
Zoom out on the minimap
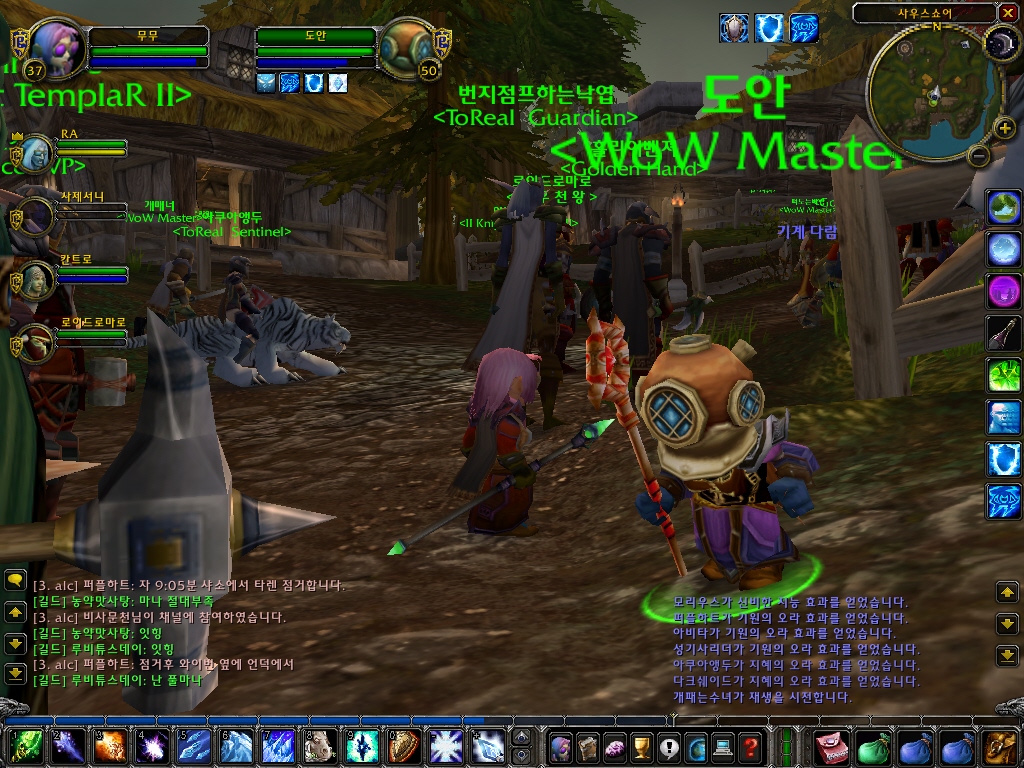[x=979, y=155]
